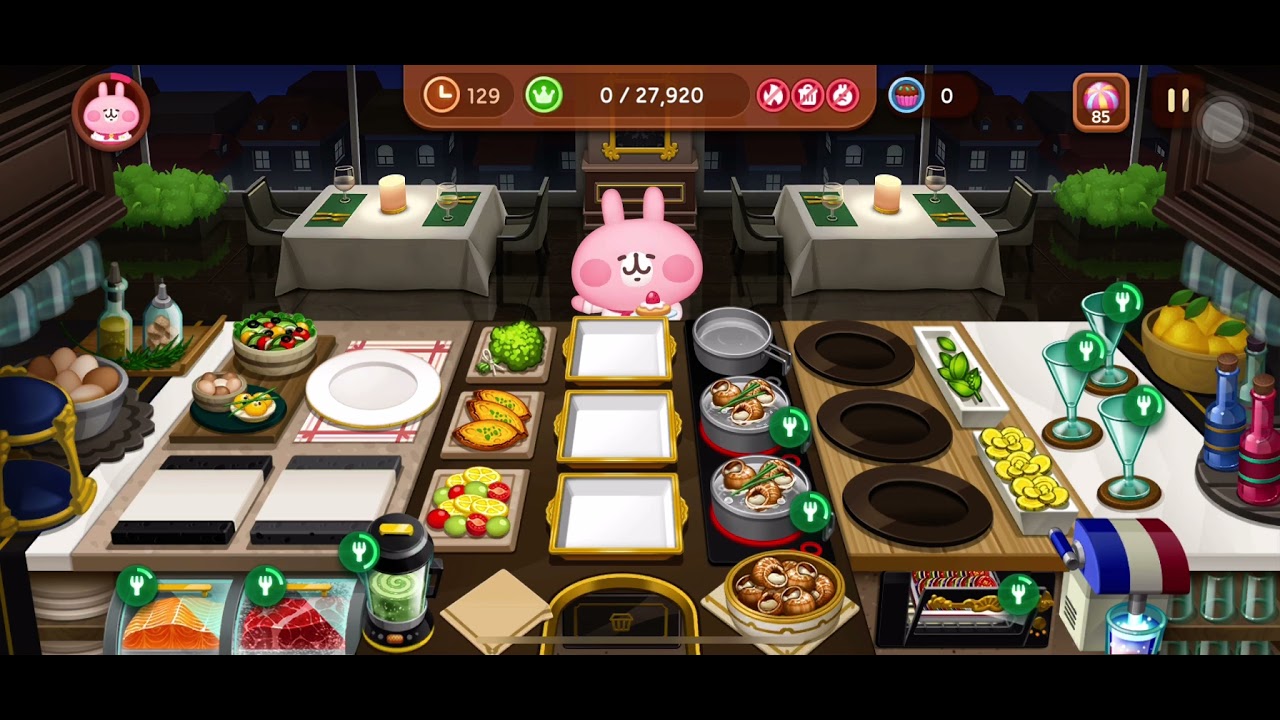
Task: Select the salmon fillet tray
Action: tap(170, 620)
